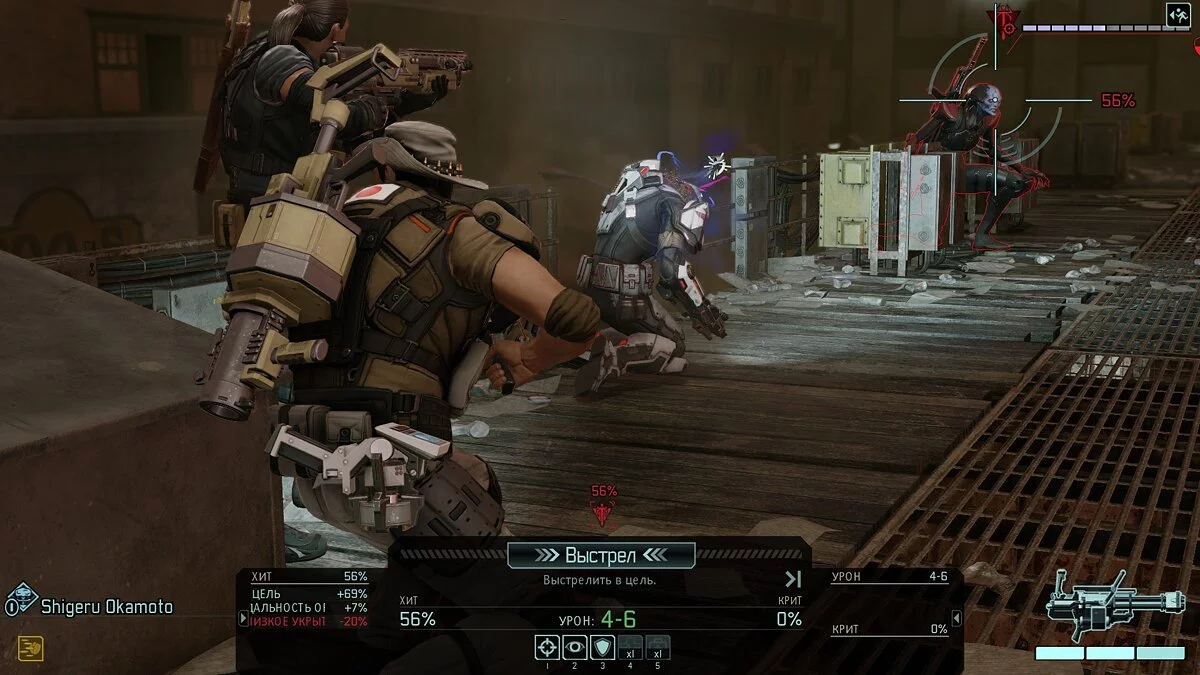Click the yellow dashing fist status icon
The height and width of the screenshot is (675, 1200).
[30, 648]
